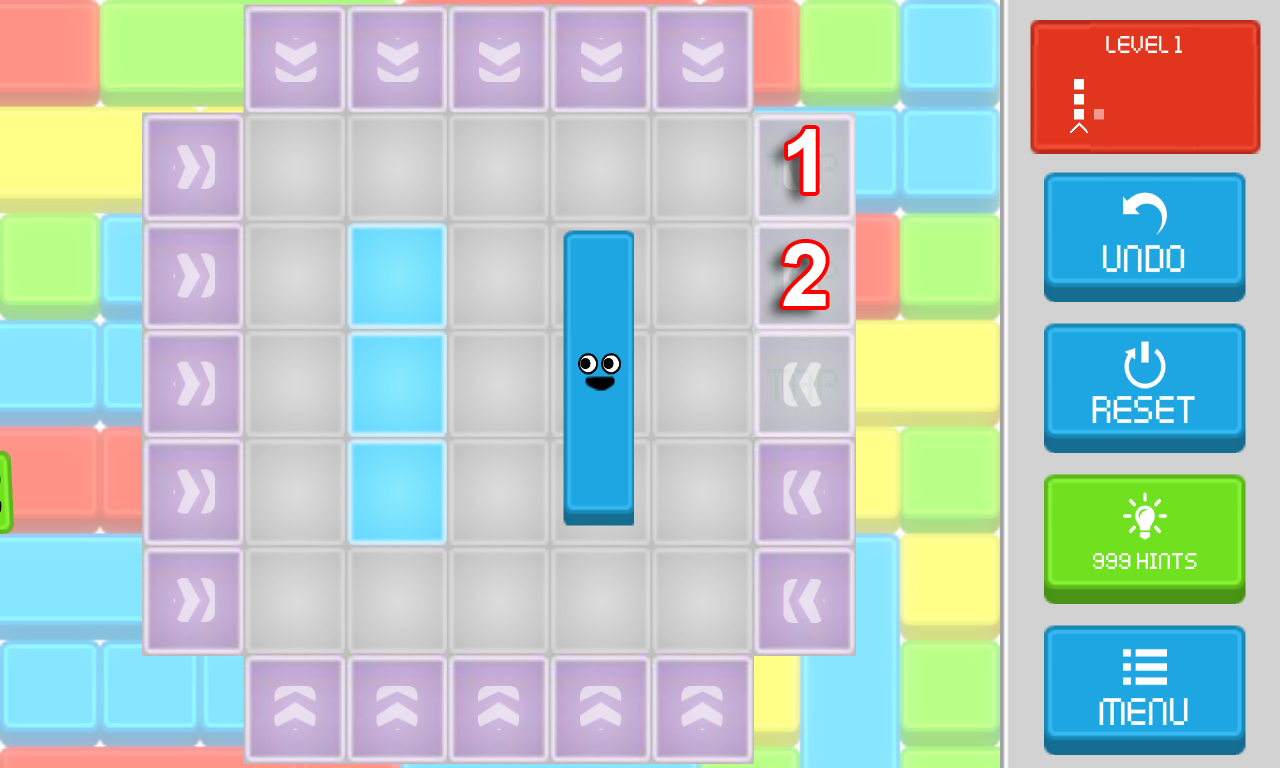Select the arrow tile marked with number 1
1280x768 pixels.
[803, 166]
